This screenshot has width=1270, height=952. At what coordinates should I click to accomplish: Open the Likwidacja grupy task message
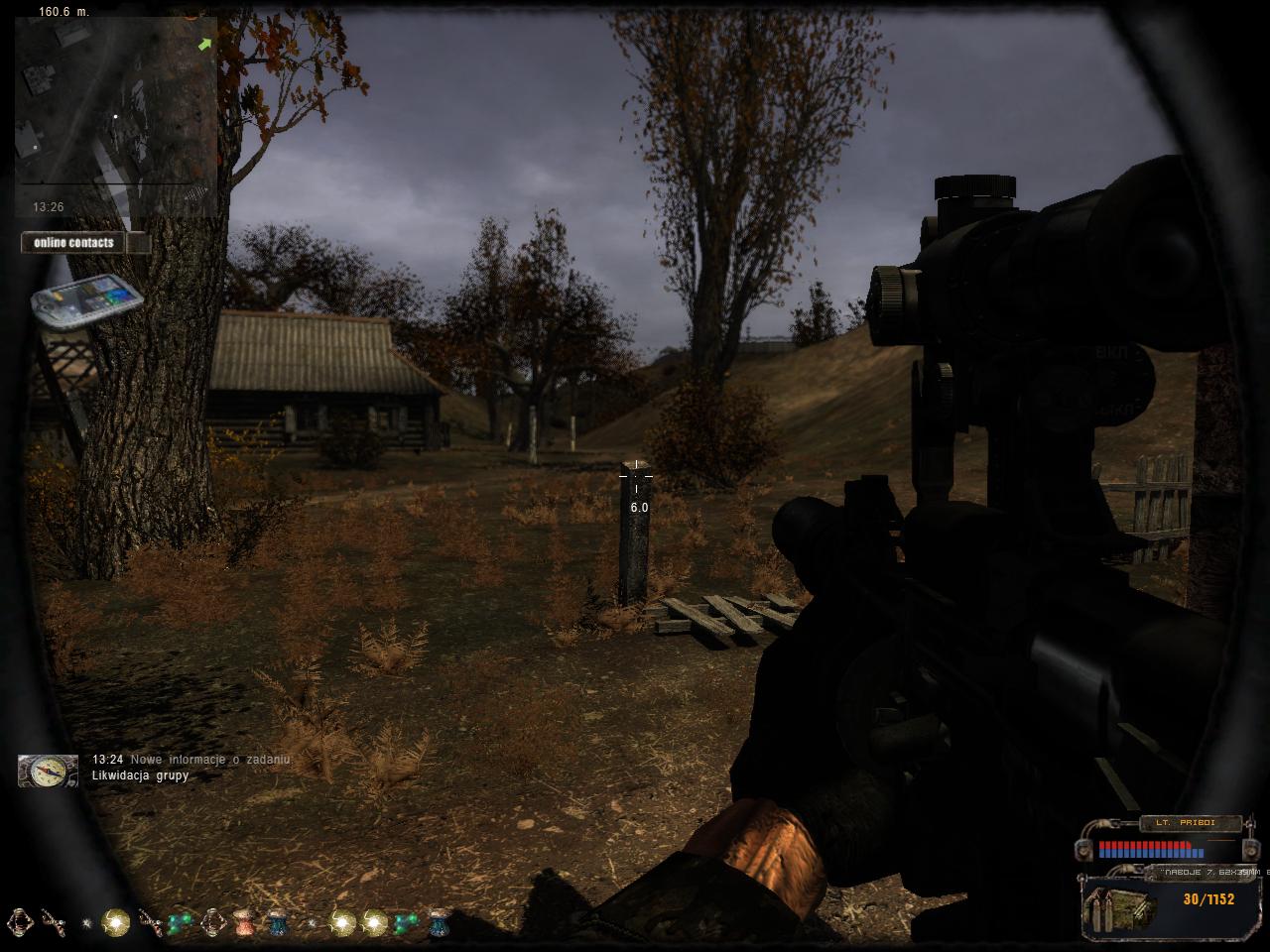[x=140, y=775]
